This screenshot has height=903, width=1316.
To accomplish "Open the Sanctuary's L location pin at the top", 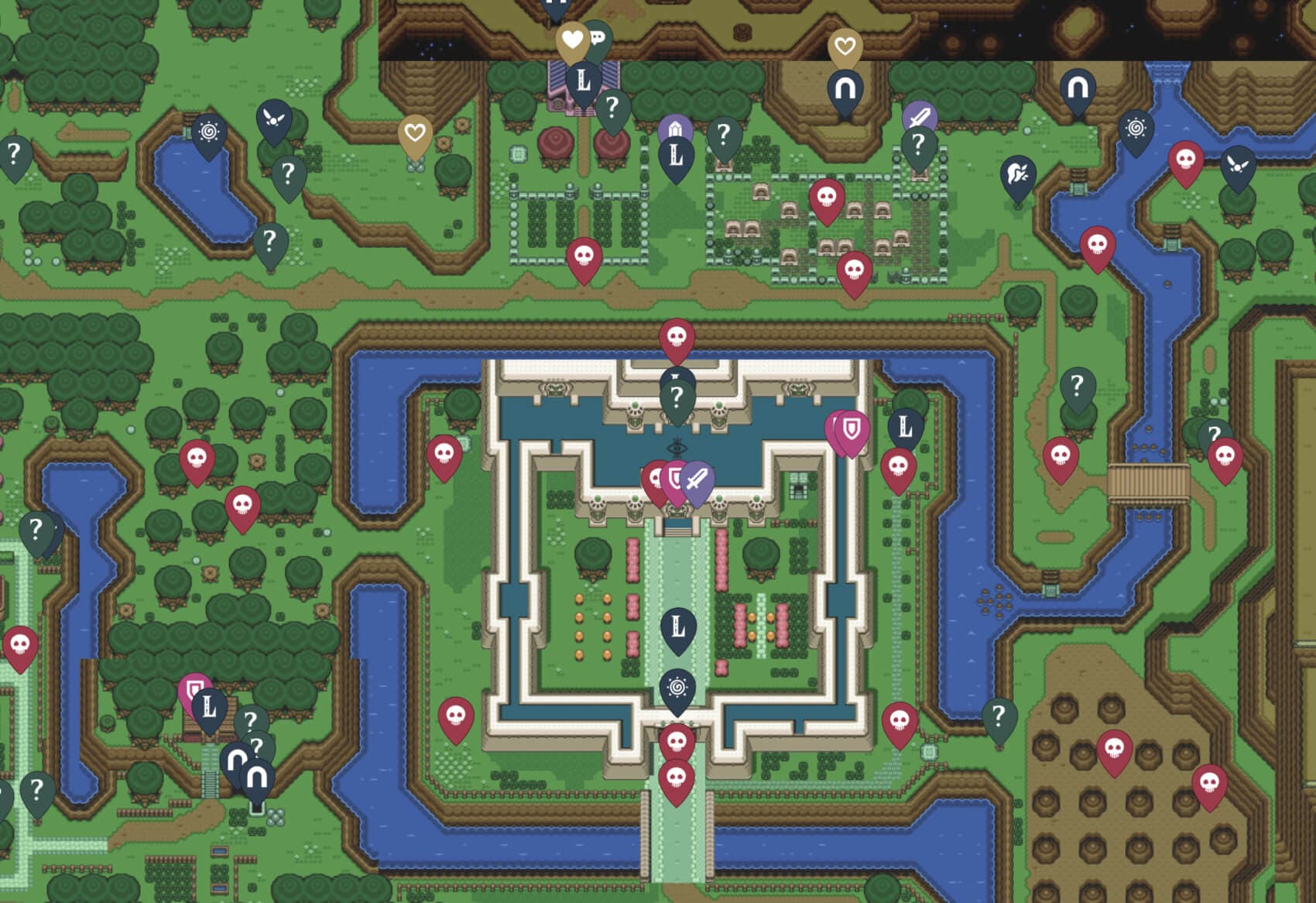I will (x=584, y=77).
